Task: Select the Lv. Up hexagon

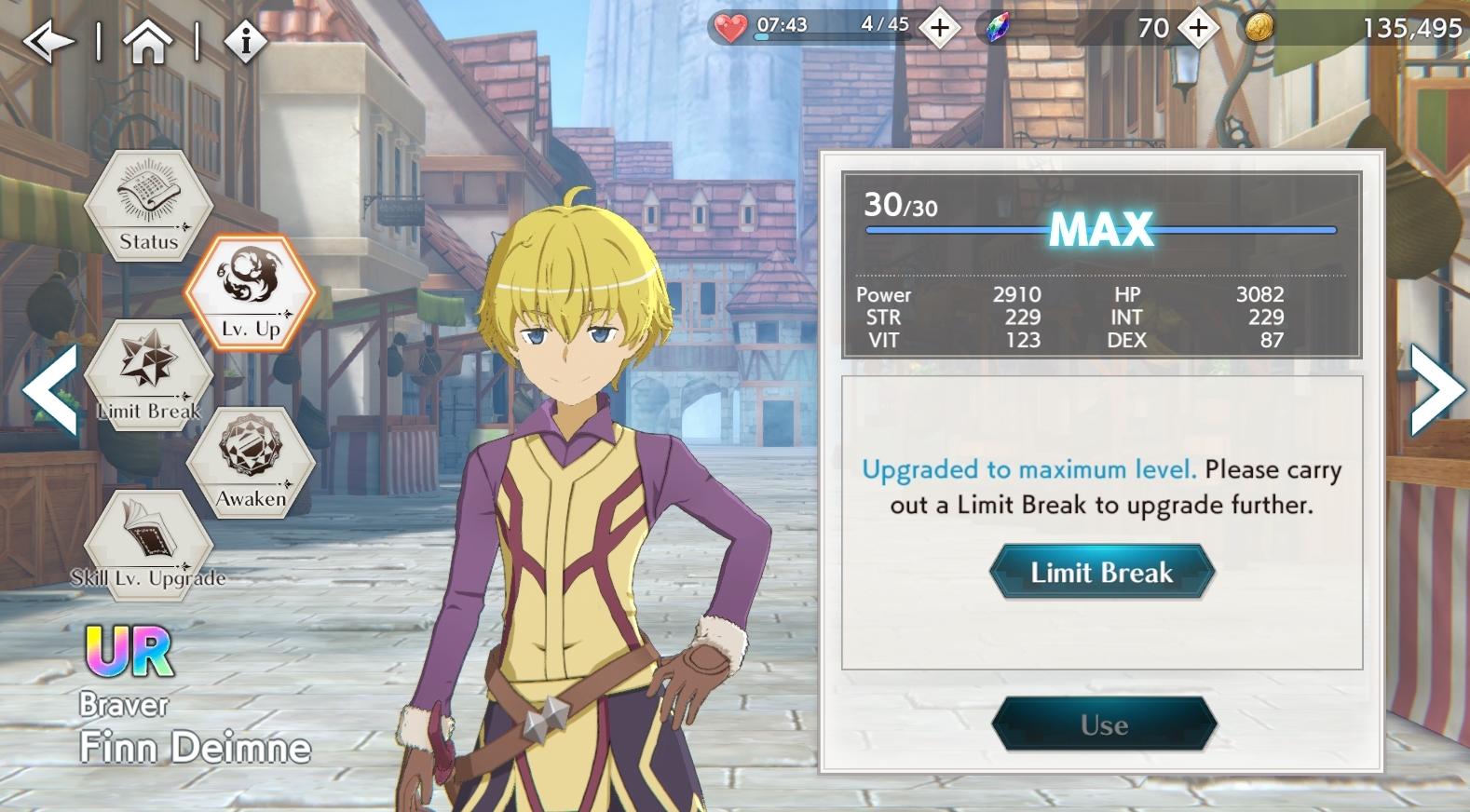Action: point(251,292)
